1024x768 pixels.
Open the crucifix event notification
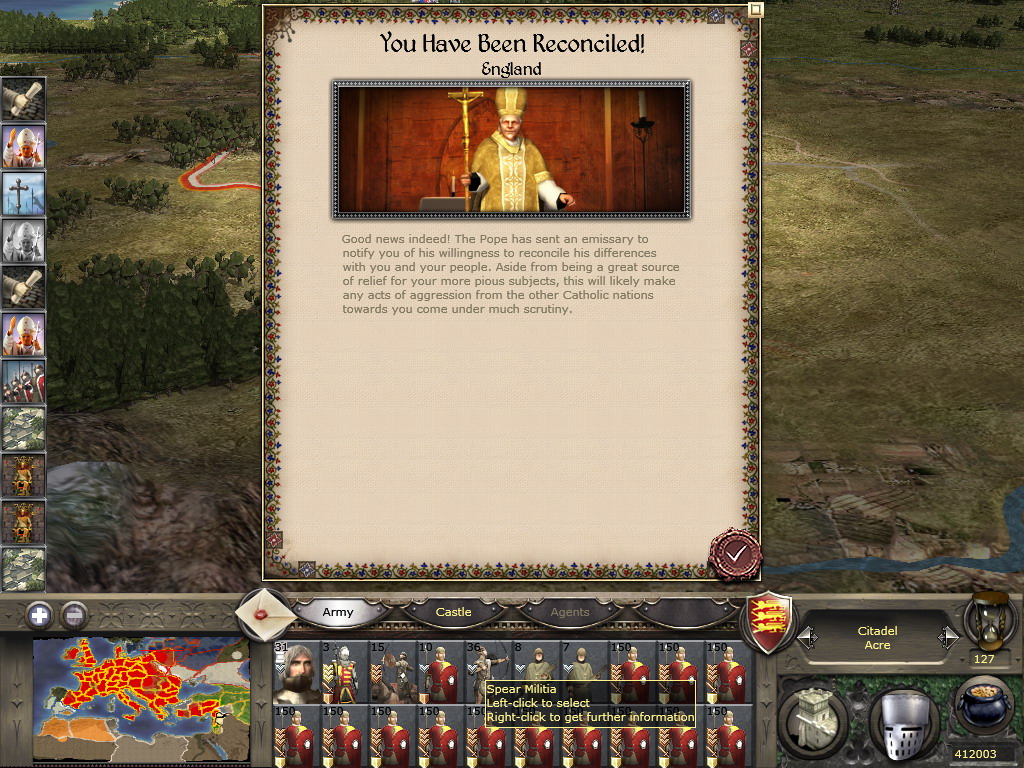(x=22, y=193)
